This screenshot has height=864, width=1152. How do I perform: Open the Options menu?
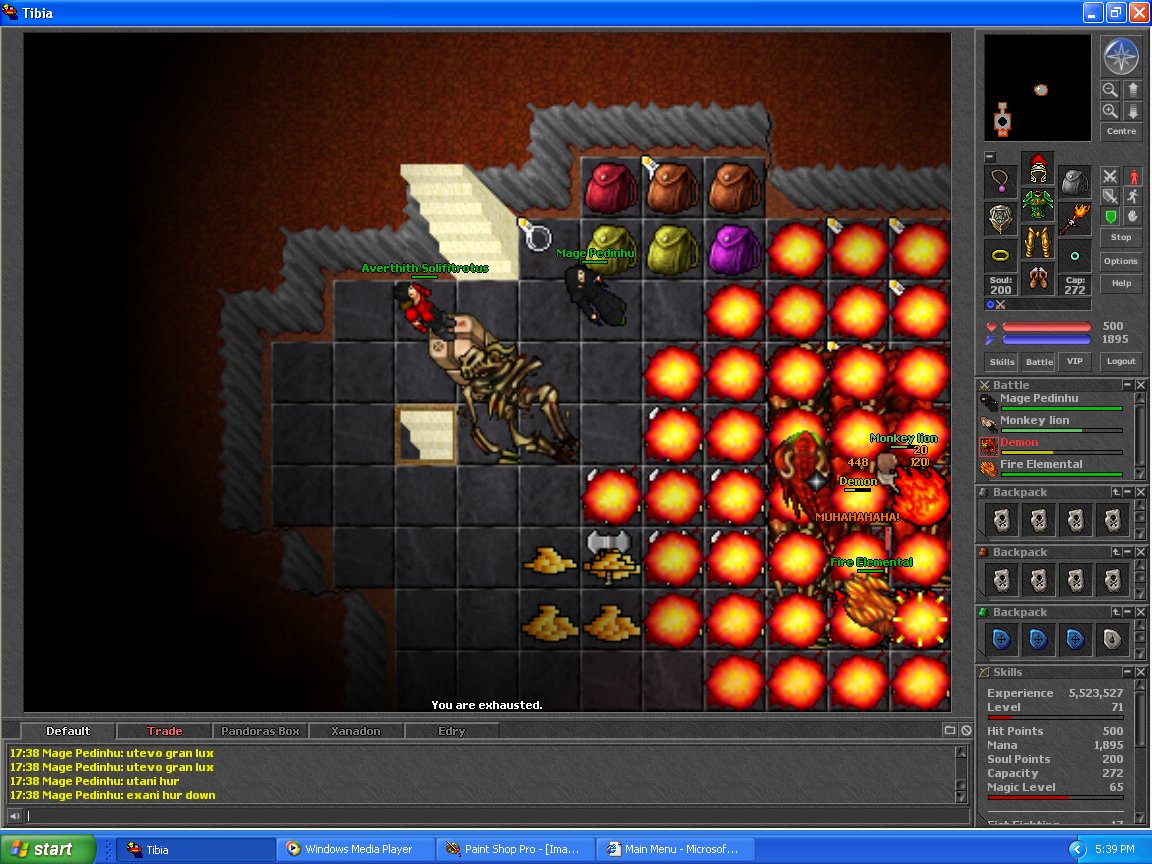1121,261
